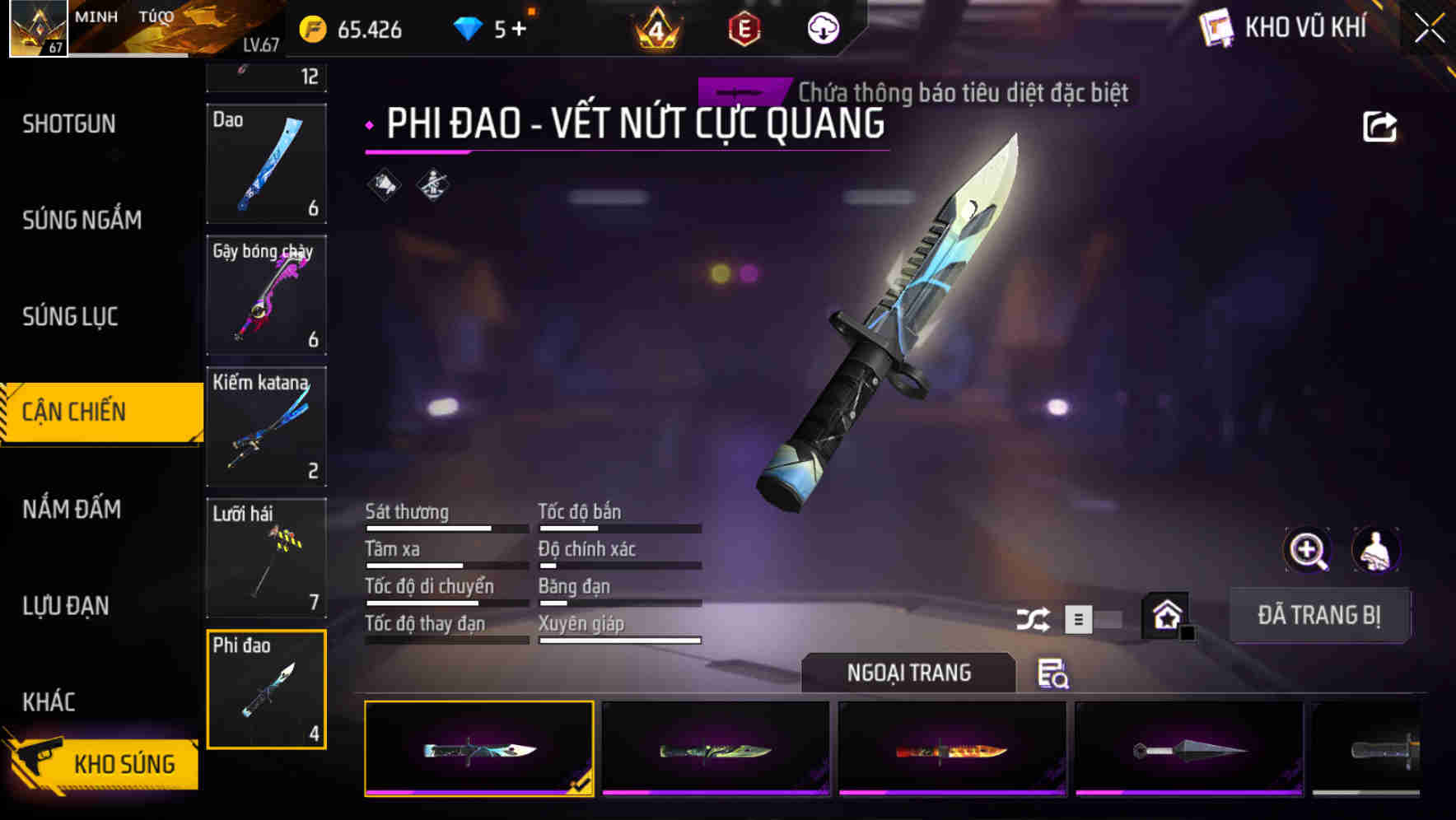Viewport: 1456px width, 820px height.
Task: Switch to the NGOẠI TRANG tab
Action: (909, 673)
